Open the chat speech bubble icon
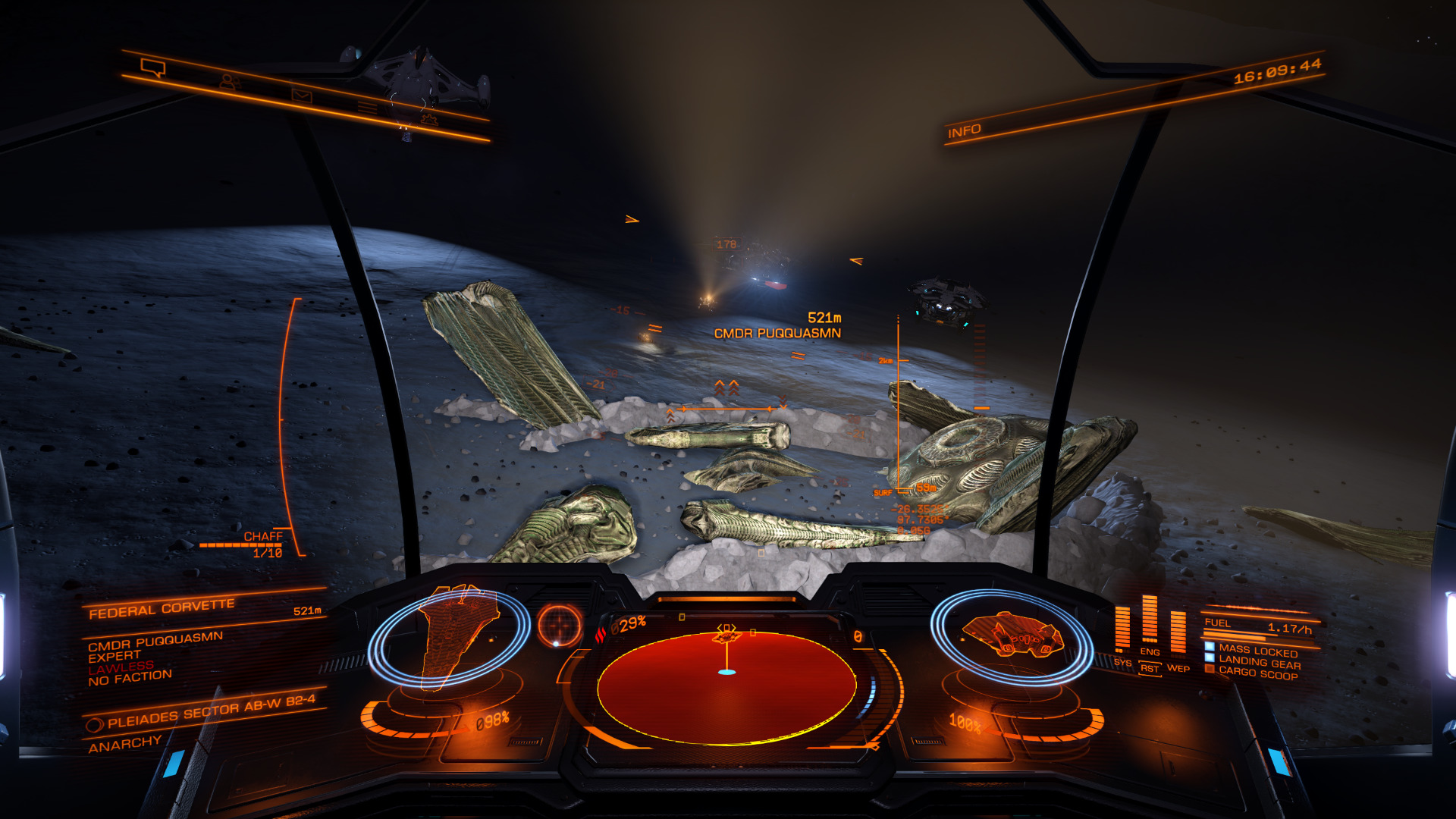This screenshot has height=819, width=1456. pyautogui.click(x=153, y=68)
